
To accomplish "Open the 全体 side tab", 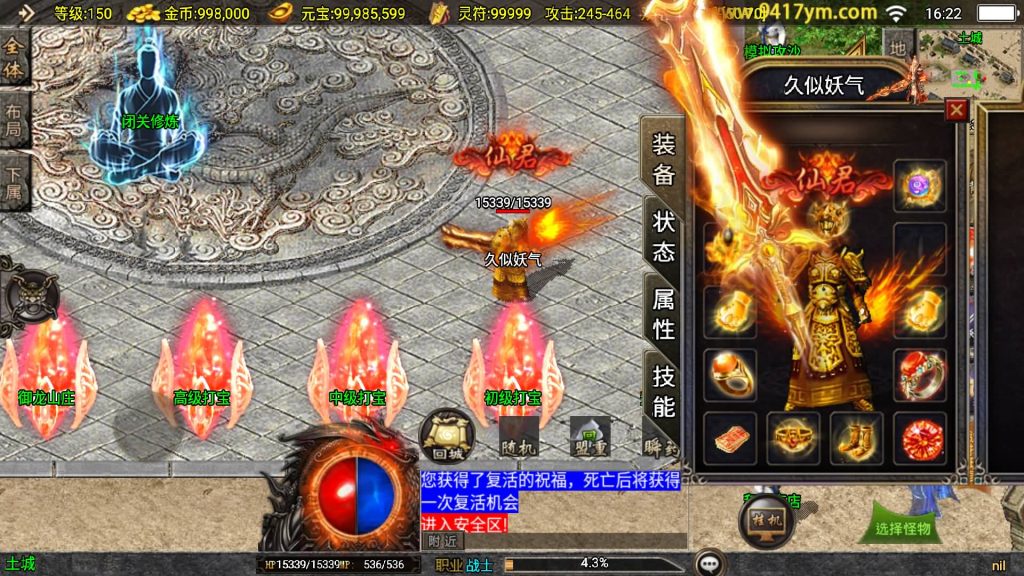I will (13, 59).
